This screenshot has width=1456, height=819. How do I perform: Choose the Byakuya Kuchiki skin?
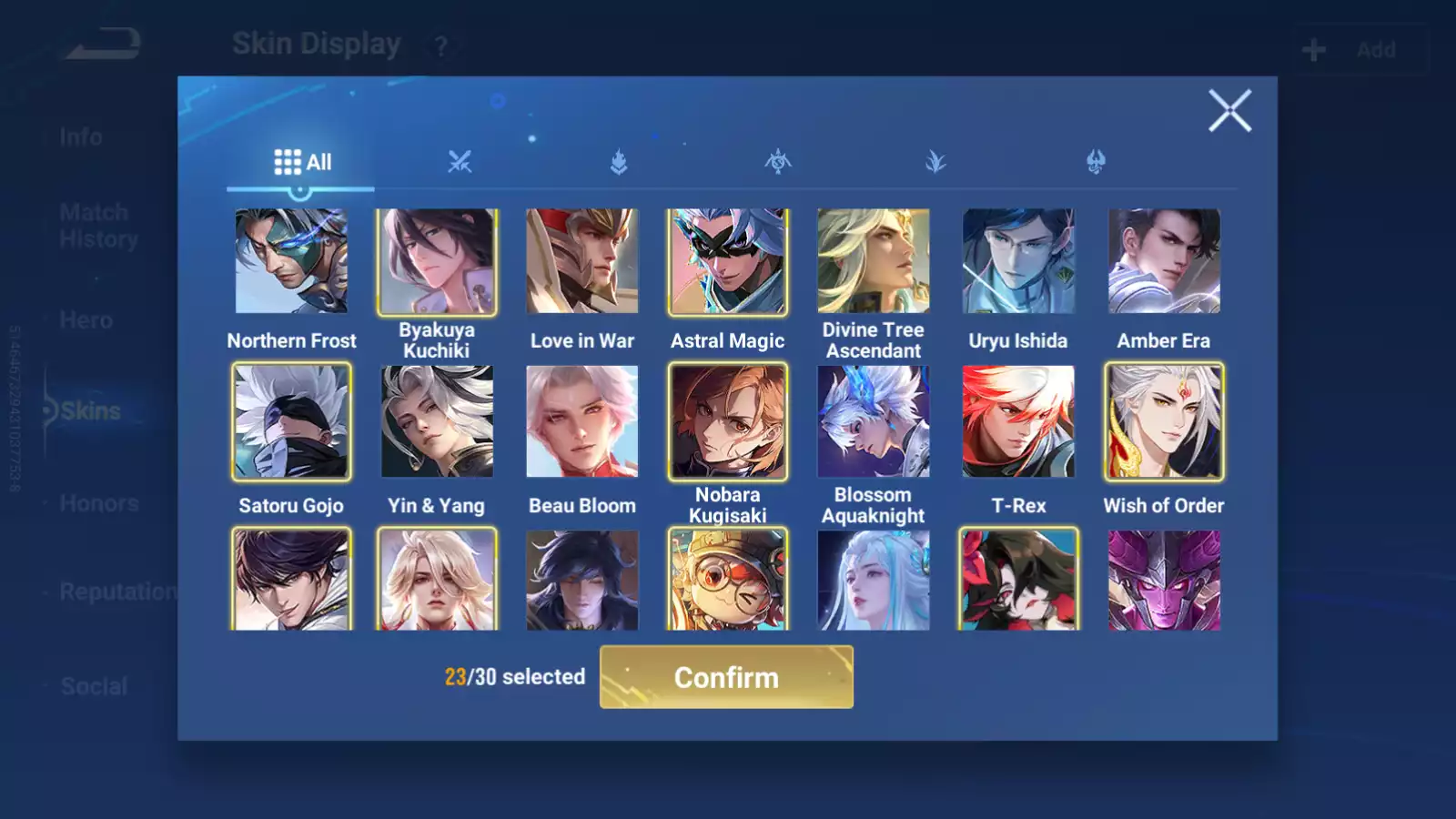tap(437, 262)
